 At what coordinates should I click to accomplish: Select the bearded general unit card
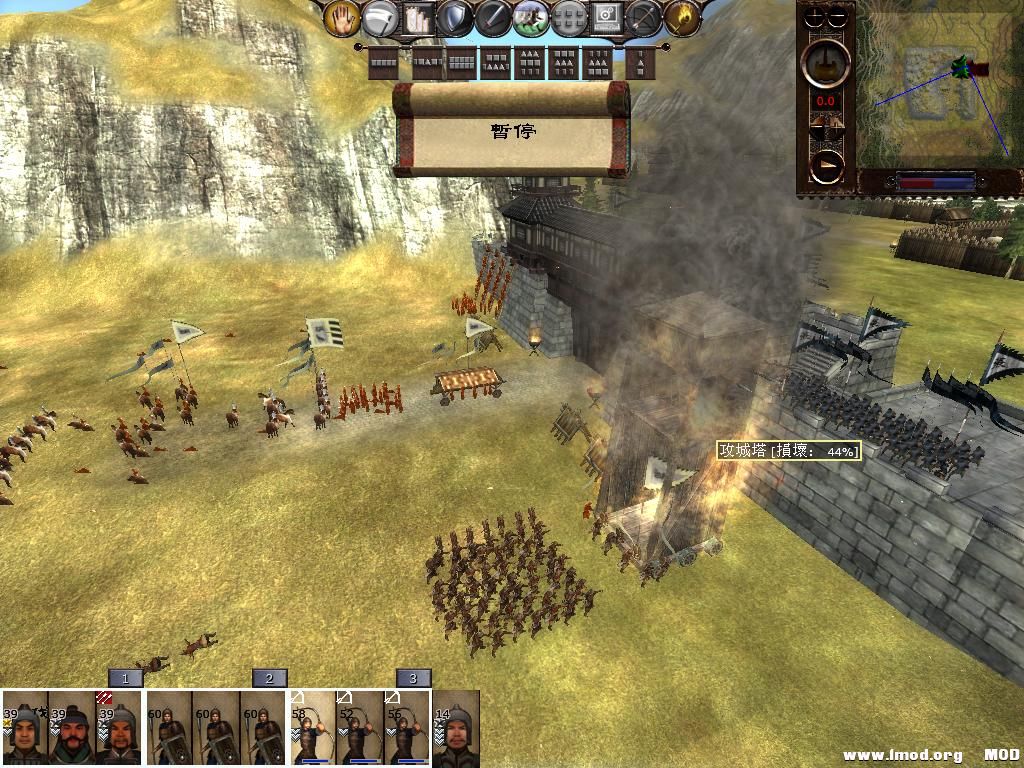[72, 728]
